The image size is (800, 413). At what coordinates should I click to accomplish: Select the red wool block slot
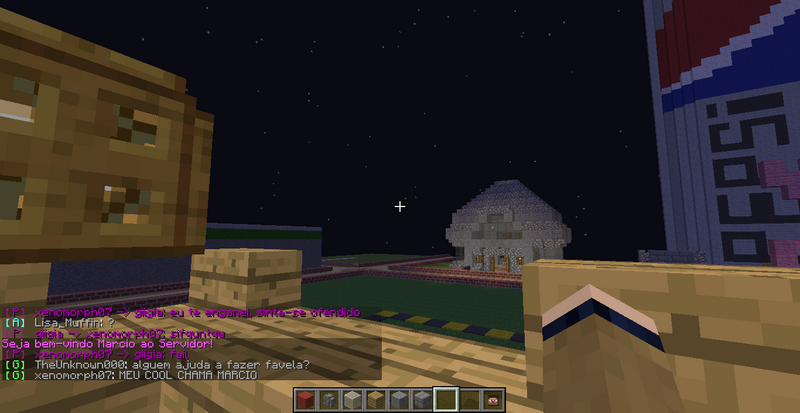click(x=307, y=401)
